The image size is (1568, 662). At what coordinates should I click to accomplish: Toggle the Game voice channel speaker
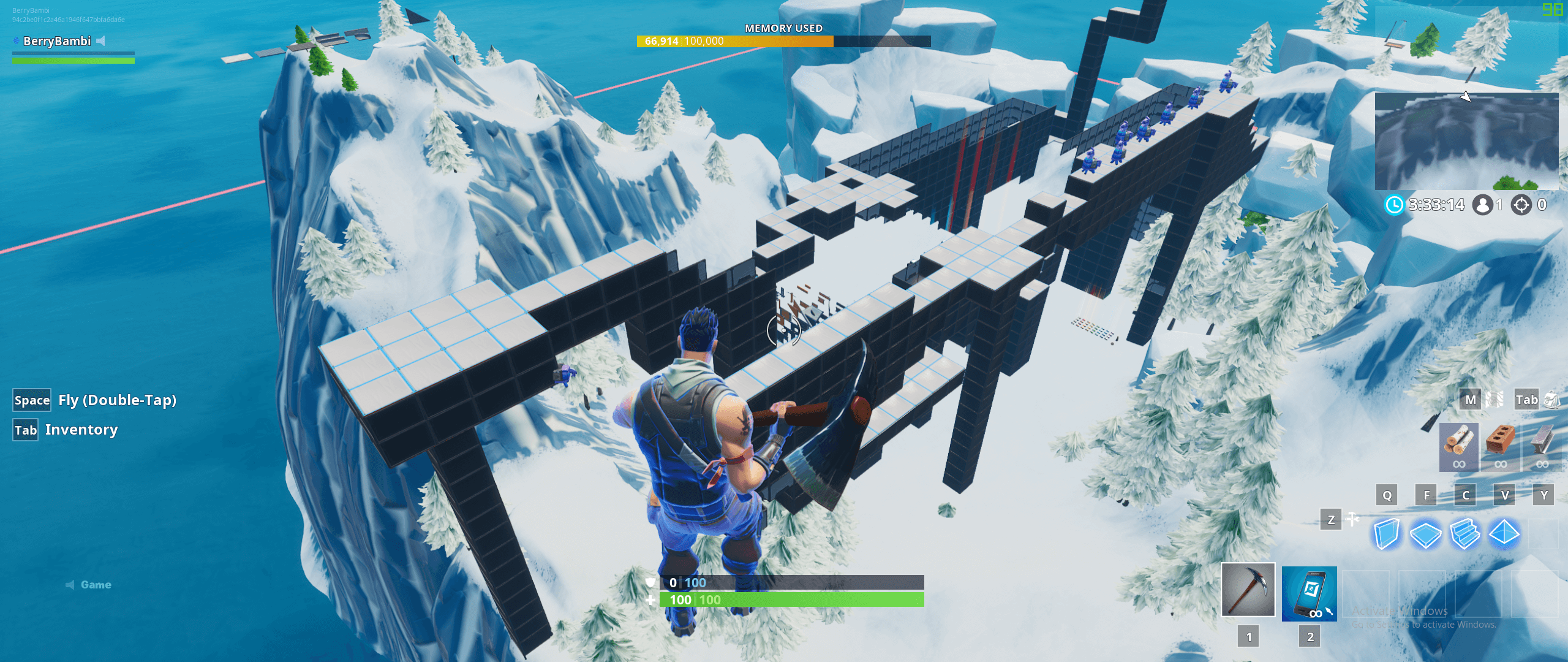(x=70, y=584)
